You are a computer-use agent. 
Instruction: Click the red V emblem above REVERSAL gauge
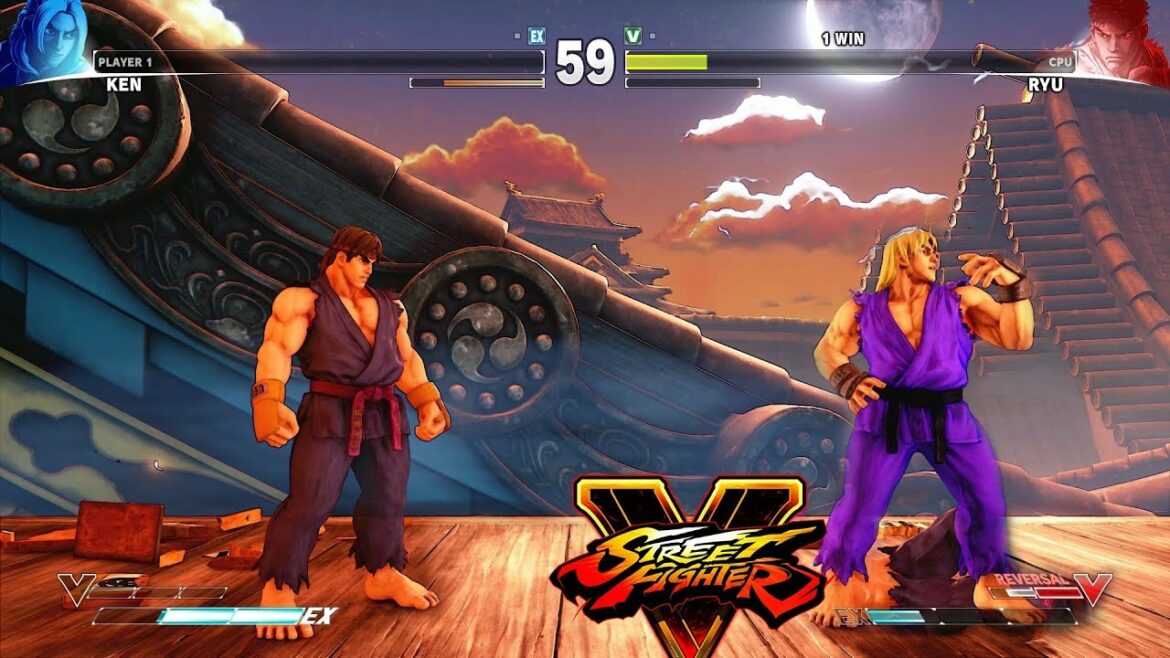click(1093, 588)
